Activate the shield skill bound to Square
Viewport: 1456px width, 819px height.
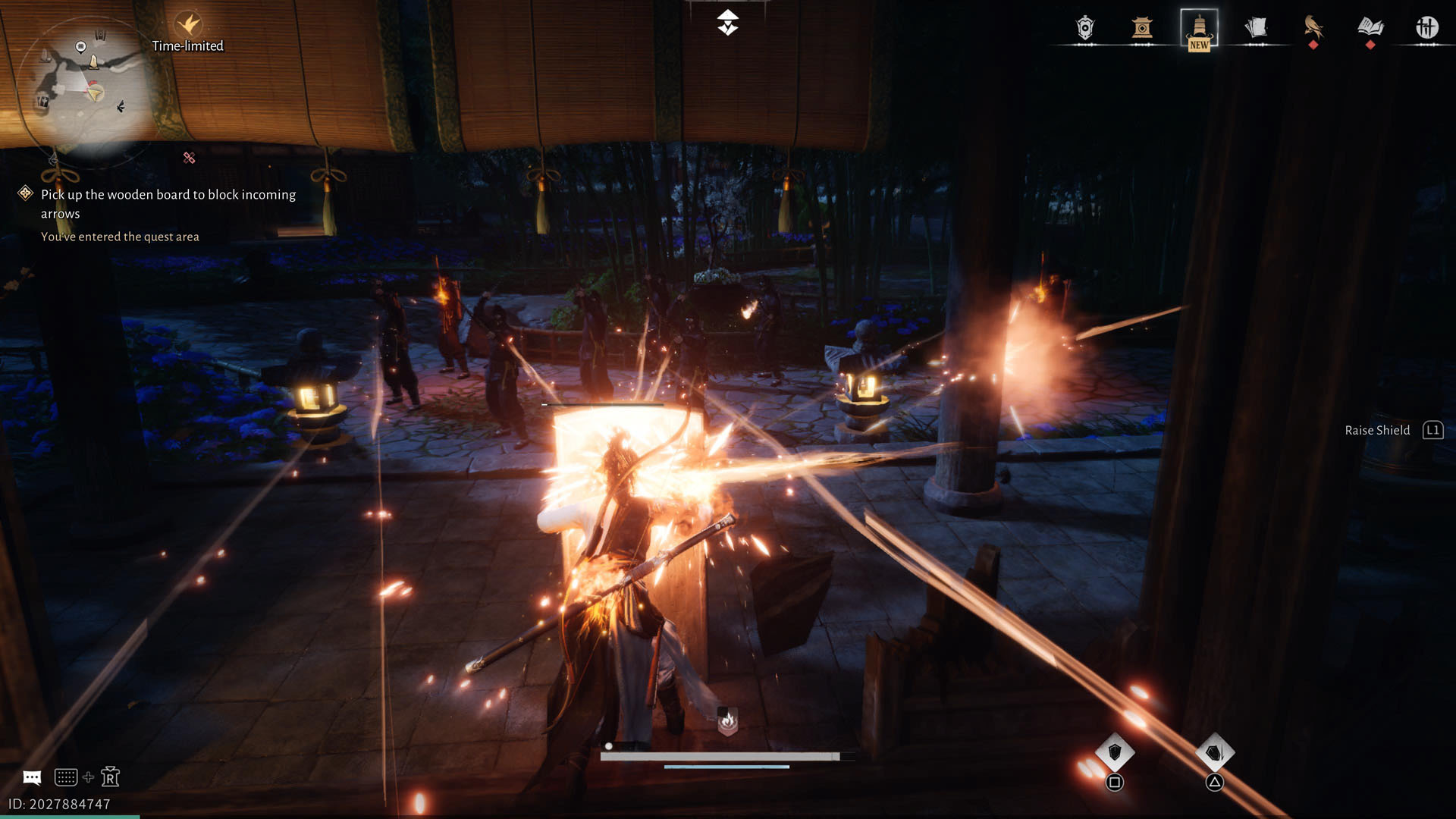pos(1115,751)
